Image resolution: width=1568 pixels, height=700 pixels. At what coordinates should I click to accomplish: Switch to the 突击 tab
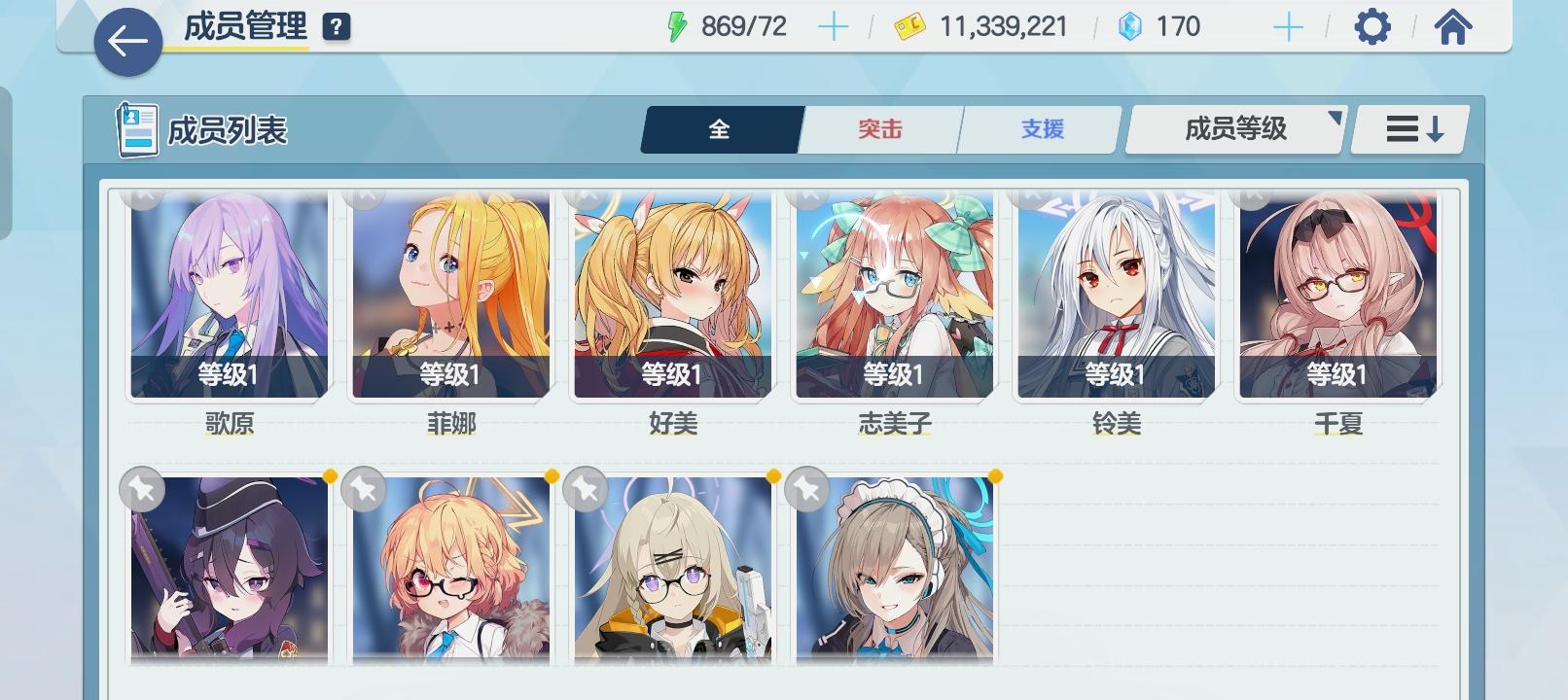(x=878, y=127)
